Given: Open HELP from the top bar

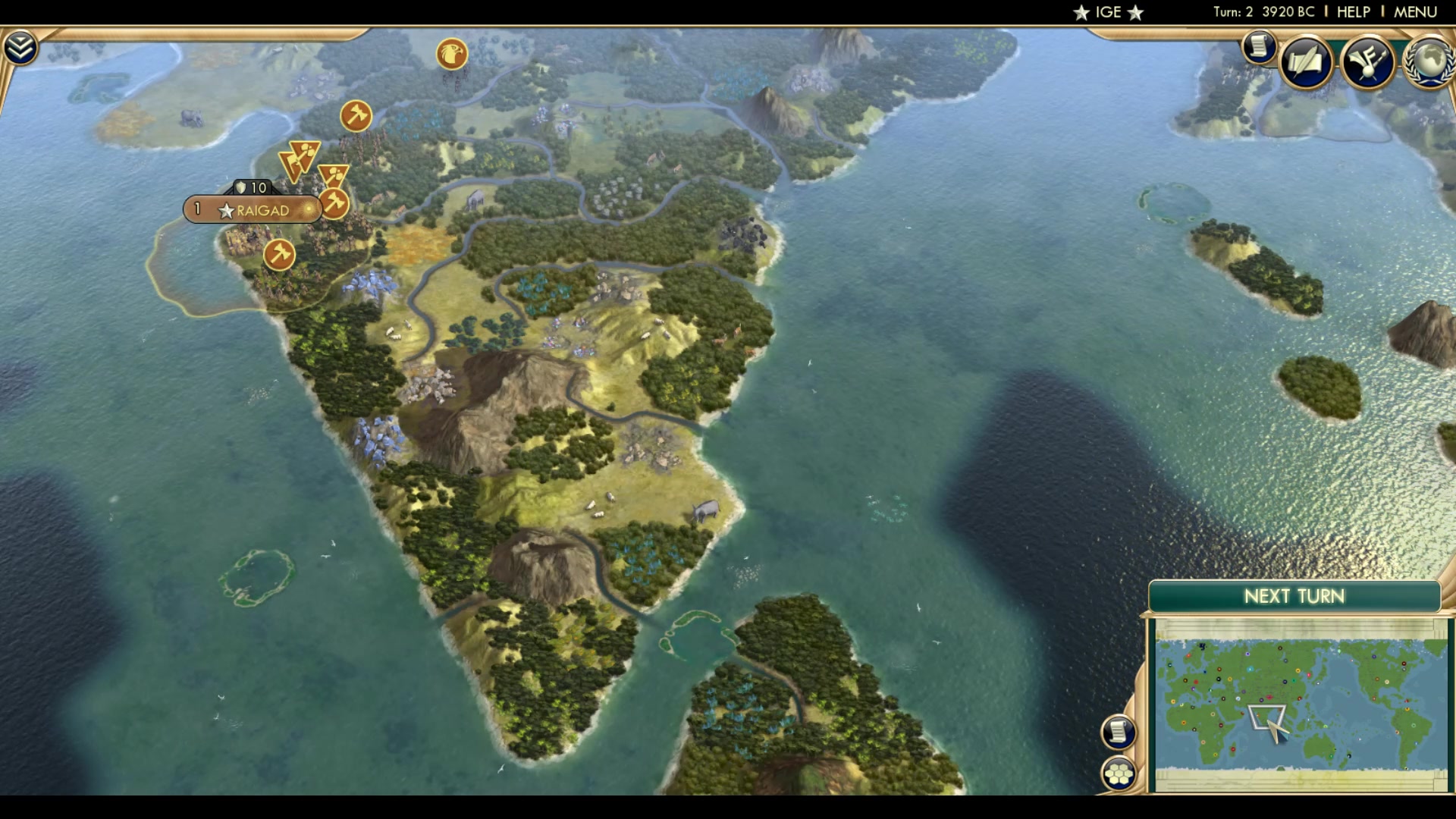Looking at the screenshot, I should (1352, 11).
